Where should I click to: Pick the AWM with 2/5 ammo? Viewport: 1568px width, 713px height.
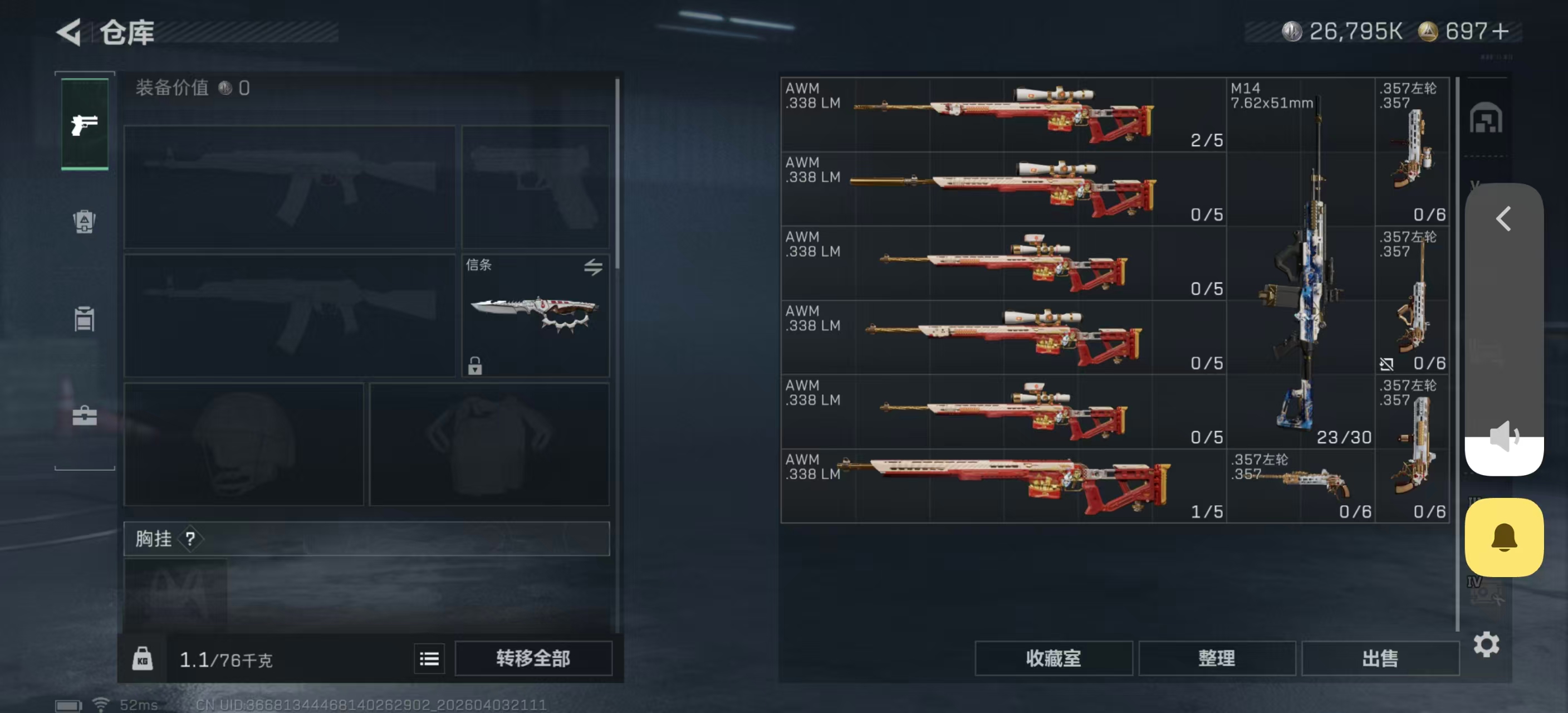tap(1002, 114)
